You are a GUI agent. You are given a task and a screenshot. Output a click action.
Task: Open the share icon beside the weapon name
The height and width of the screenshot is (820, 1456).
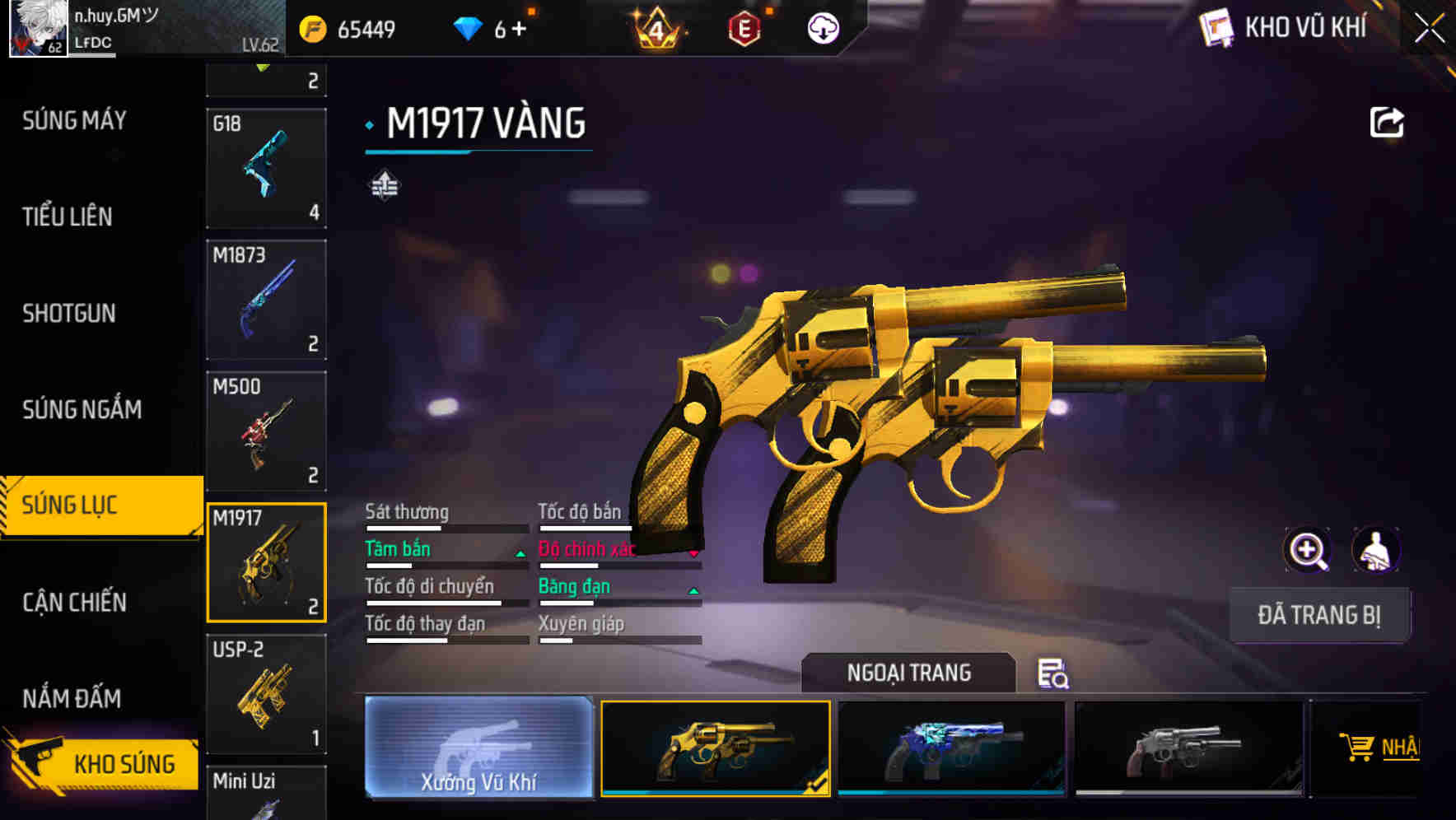click(1387, 121)
